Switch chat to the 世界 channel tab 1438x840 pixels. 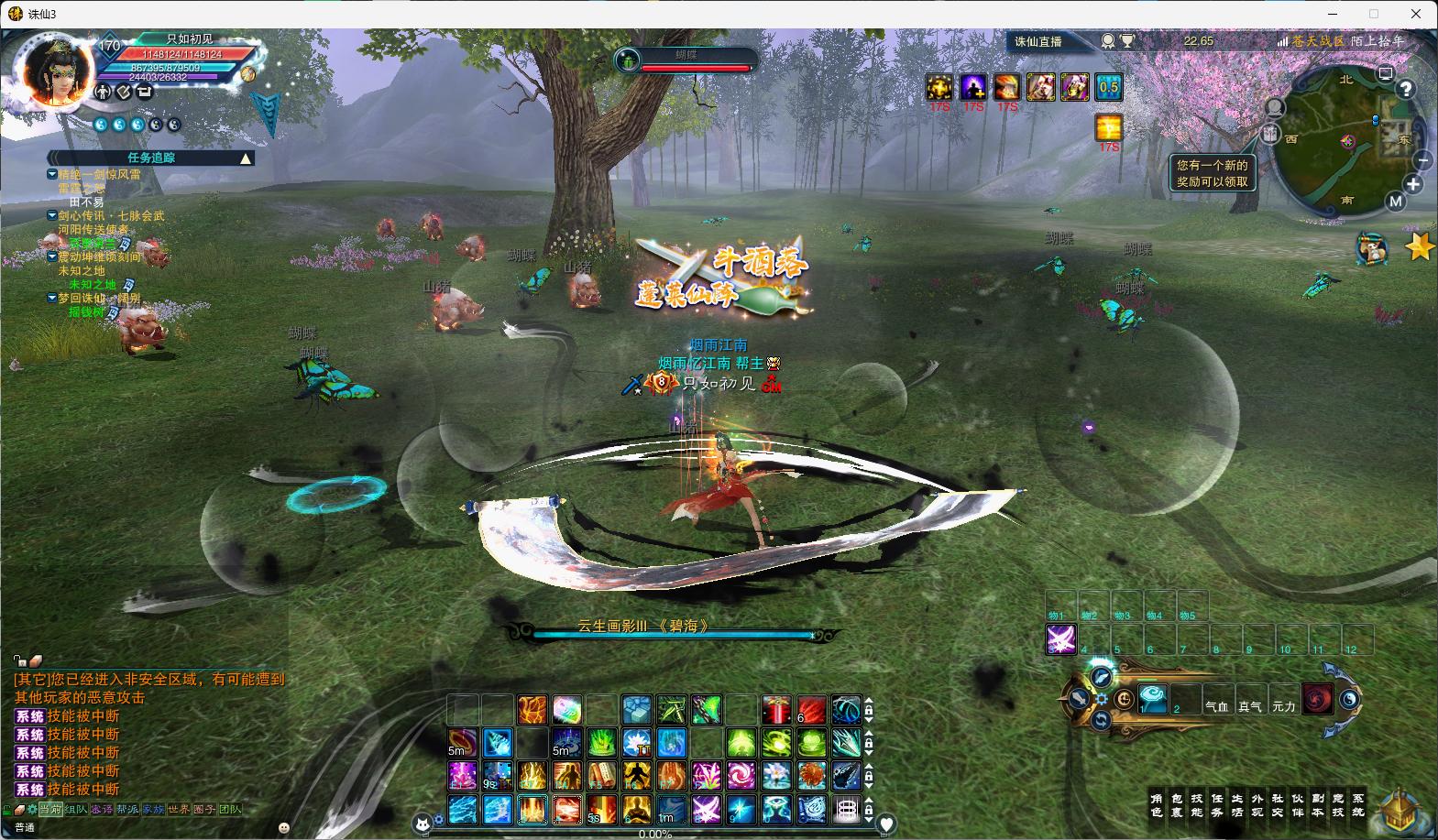coord(178,810)
